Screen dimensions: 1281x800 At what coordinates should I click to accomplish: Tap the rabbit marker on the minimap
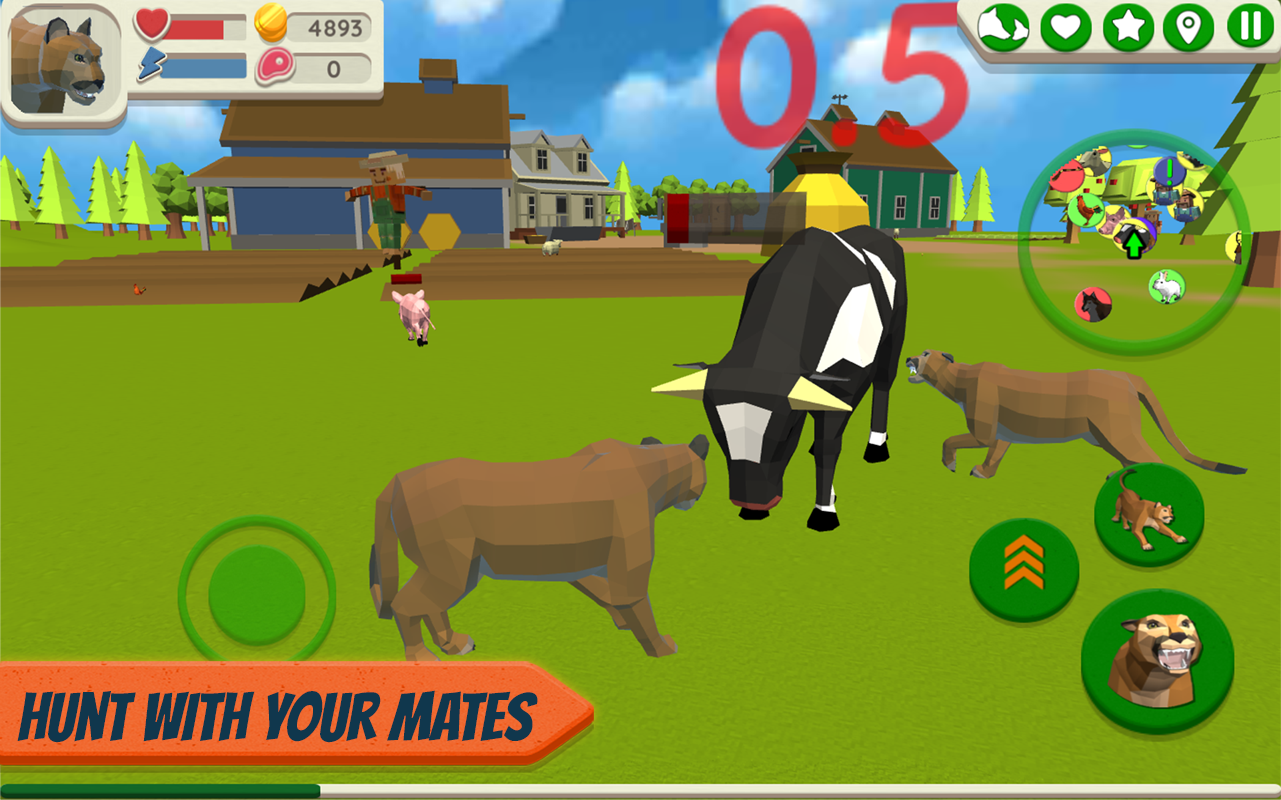tap(1166, 285)
